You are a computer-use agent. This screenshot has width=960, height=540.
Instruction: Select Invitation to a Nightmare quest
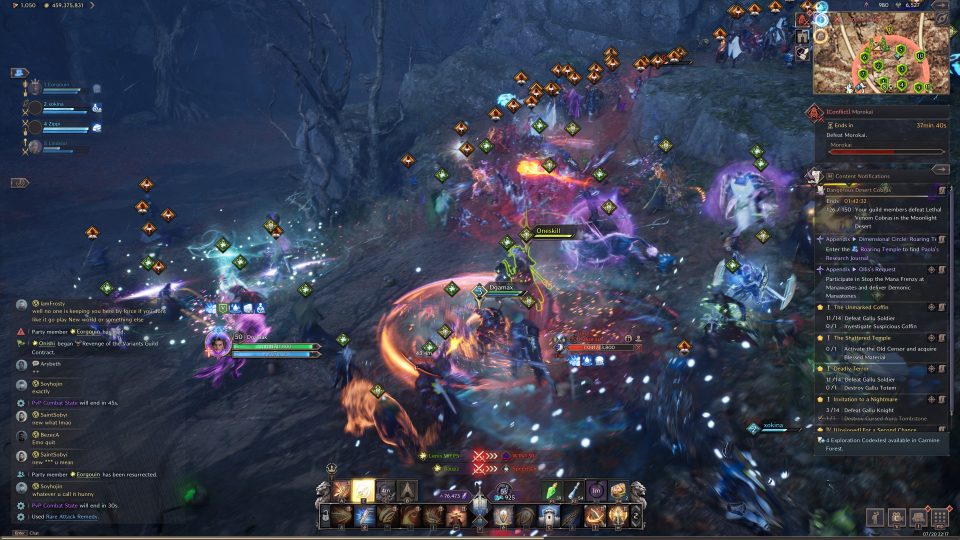pyautogui.click(x=869, y=399)
